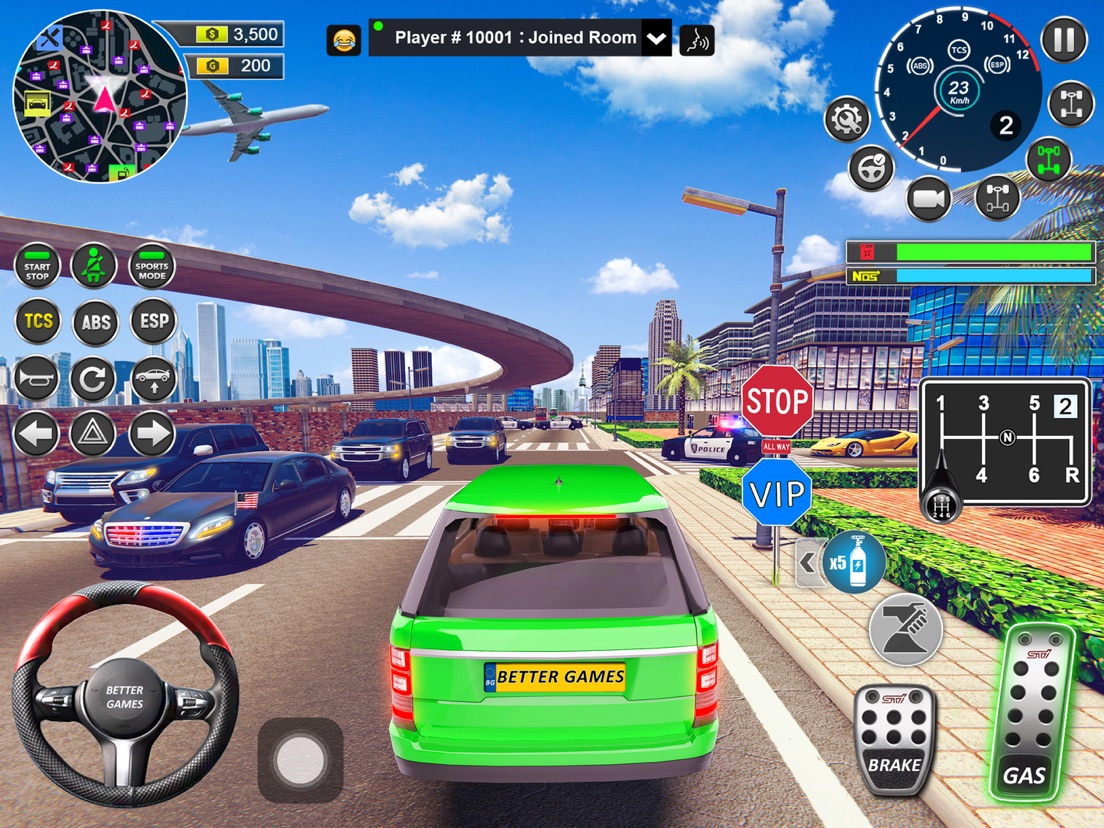Tap the steering wheel checkmark icon
Image resolution: width=1104 pixels, height=828 pixels.
[x=871, y=167]
